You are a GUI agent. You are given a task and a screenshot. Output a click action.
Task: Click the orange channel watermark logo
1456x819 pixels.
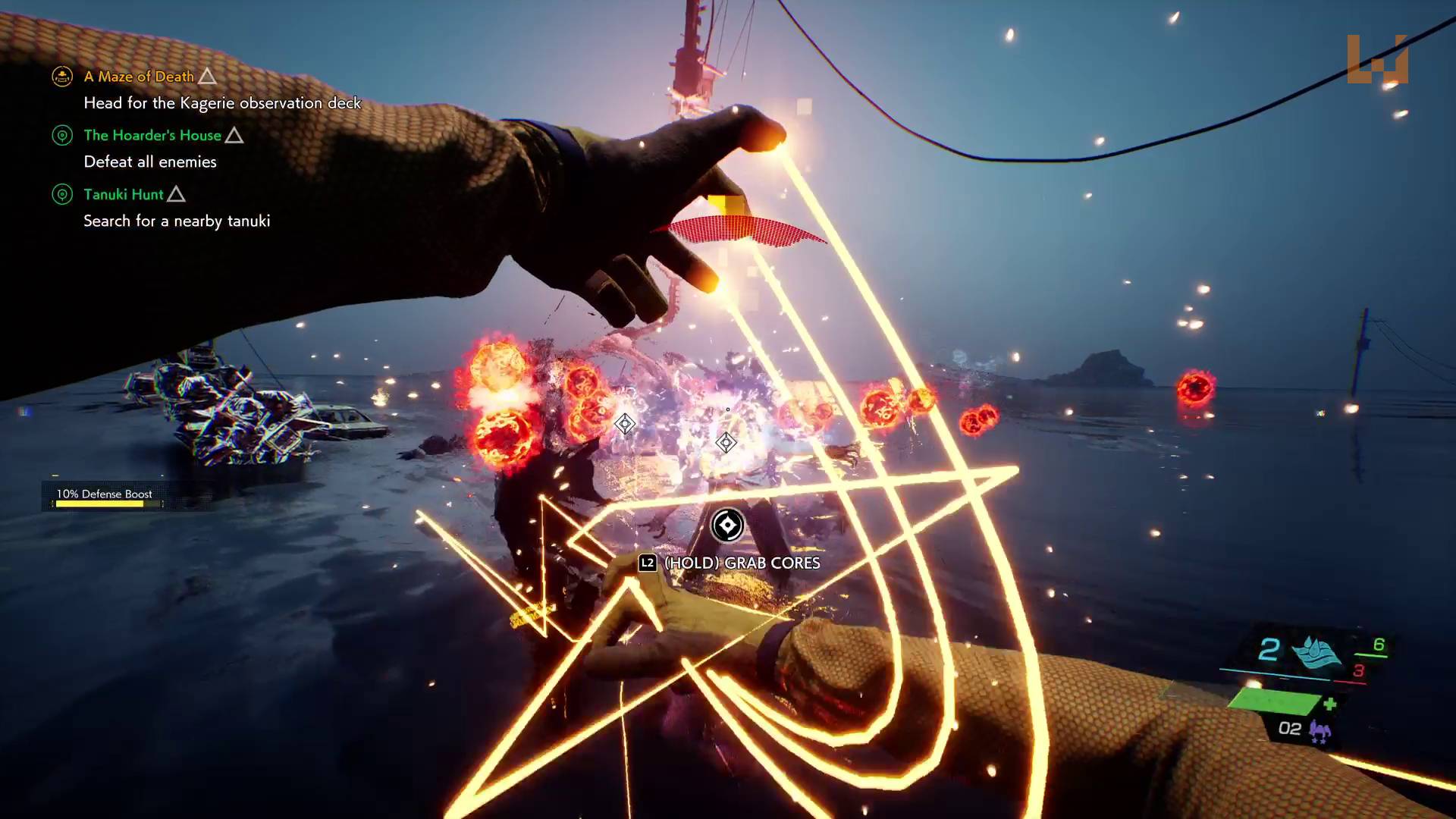(x=1377, y=59)
